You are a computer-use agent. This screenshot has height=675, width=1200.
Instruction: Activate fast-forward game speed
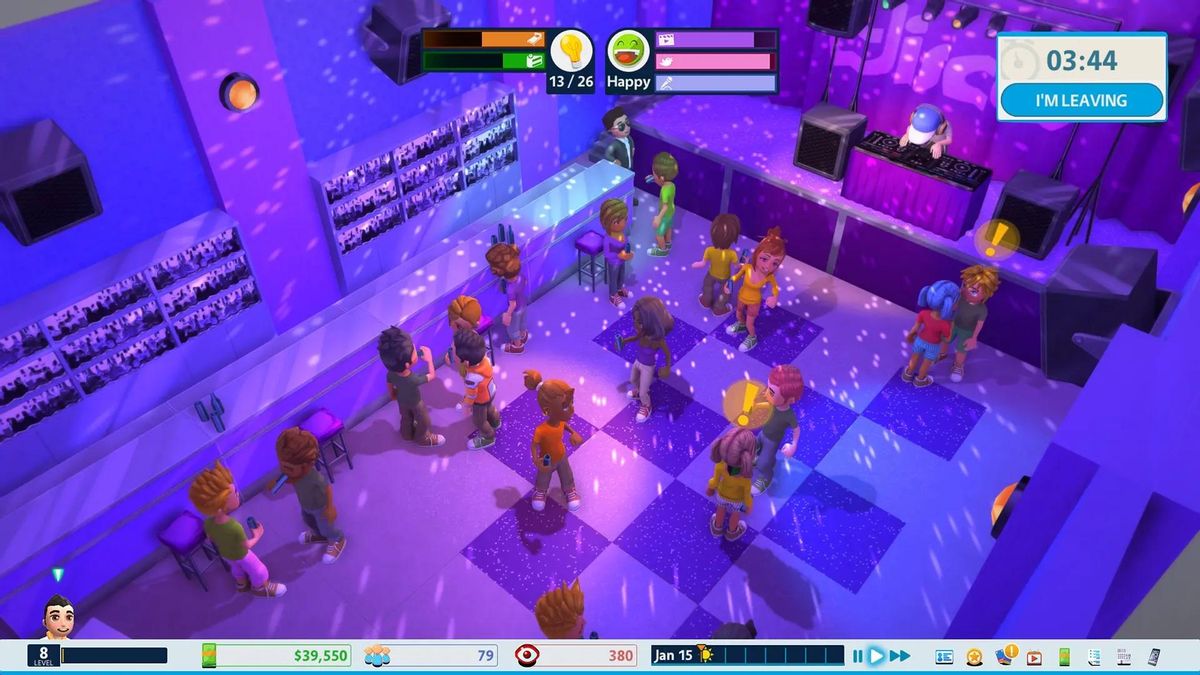pyautogui.click(x=900, y=656)
